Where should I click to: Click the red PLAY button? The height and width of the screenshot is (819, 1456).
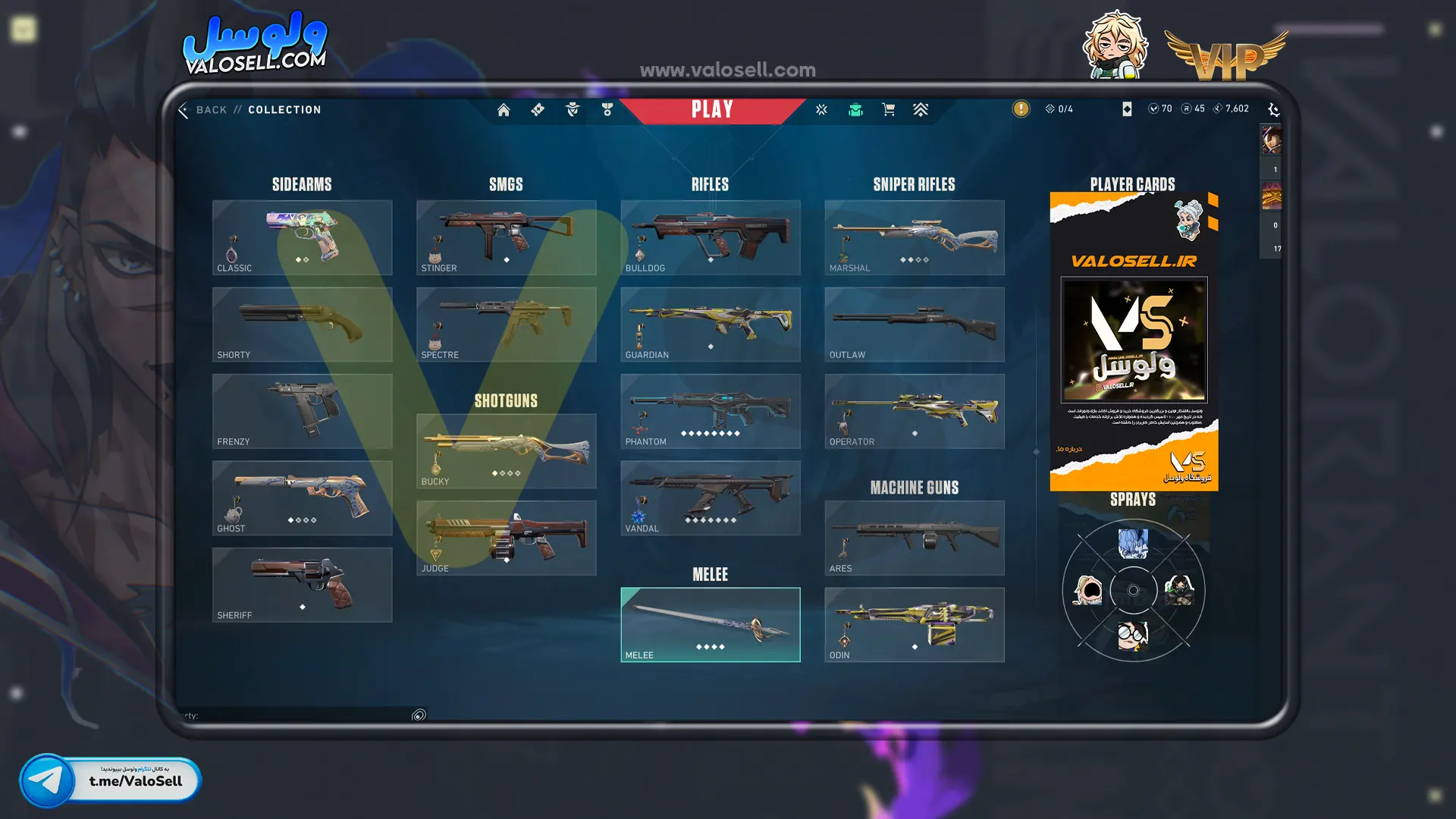711,110
